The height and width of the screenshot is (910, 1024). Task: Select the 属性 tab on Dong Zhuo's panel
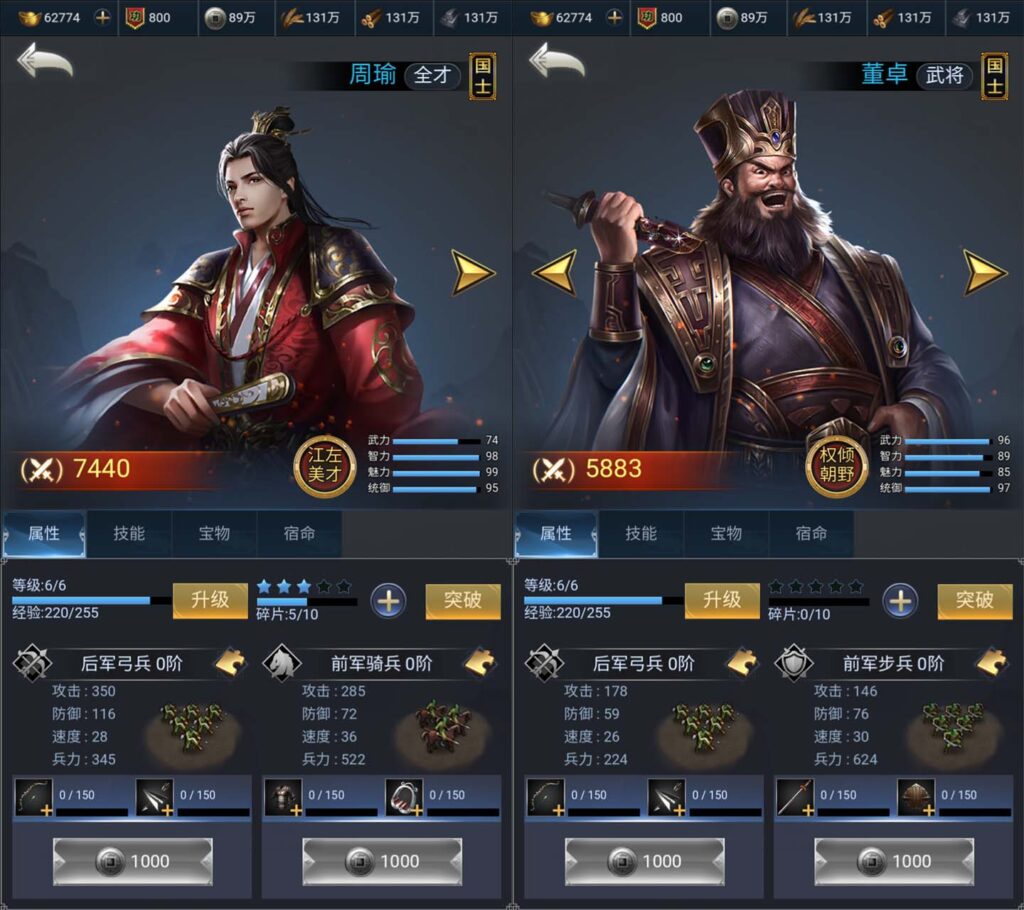click(x=556, y=534)
